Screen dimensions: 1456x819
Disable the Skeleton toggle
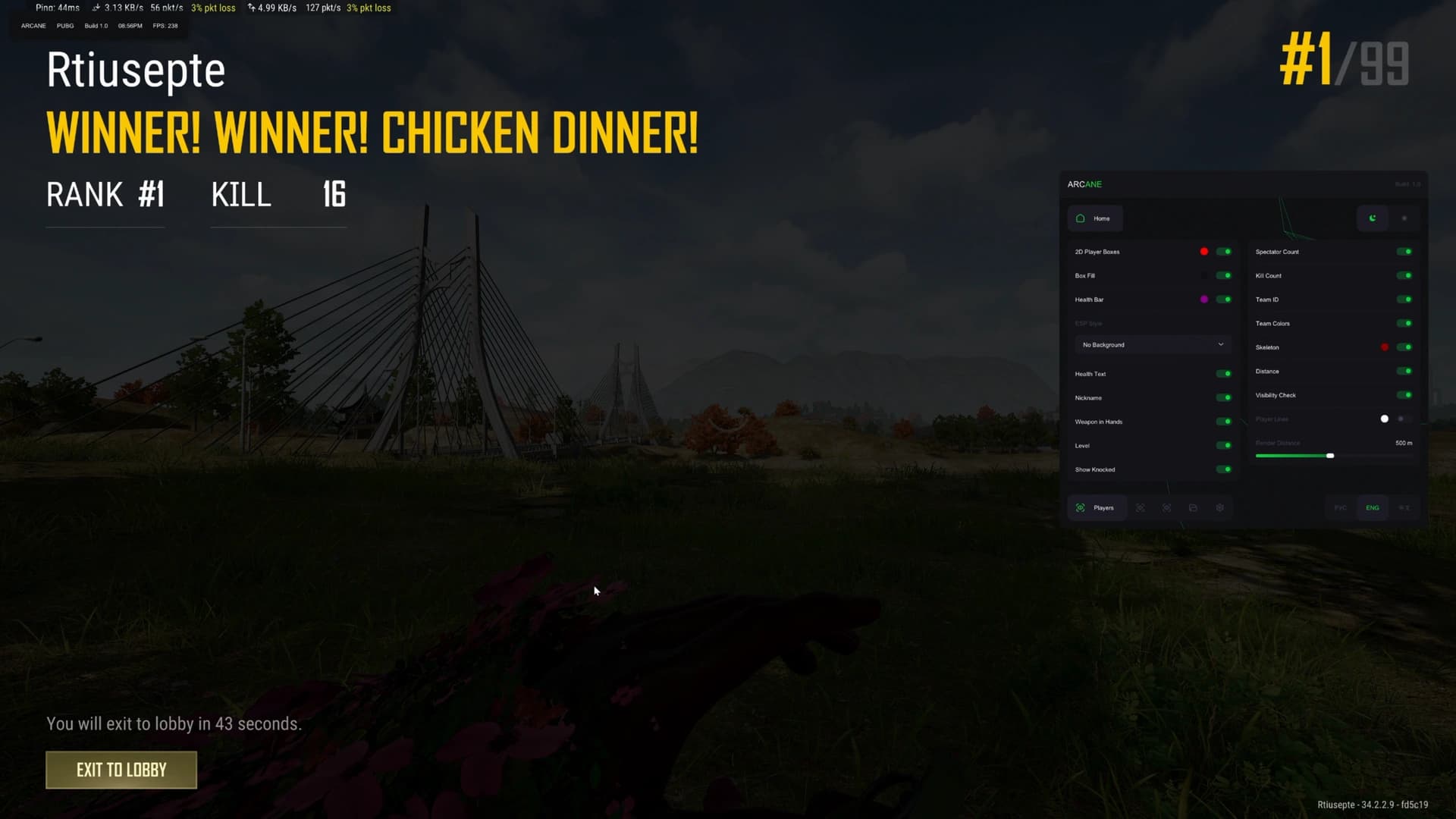coord(1404,347)
